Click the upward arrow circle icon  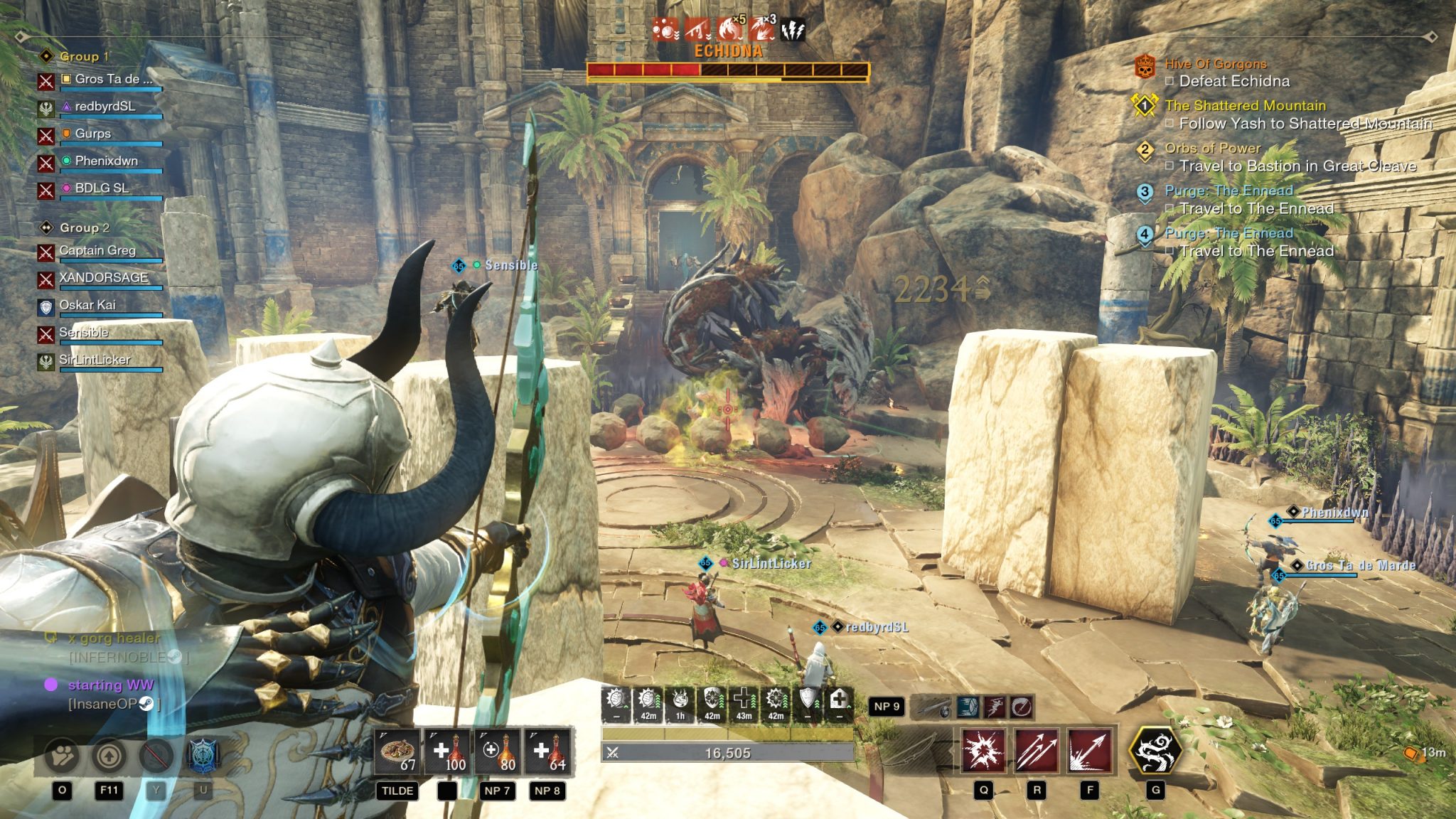[x=109, y=755]
